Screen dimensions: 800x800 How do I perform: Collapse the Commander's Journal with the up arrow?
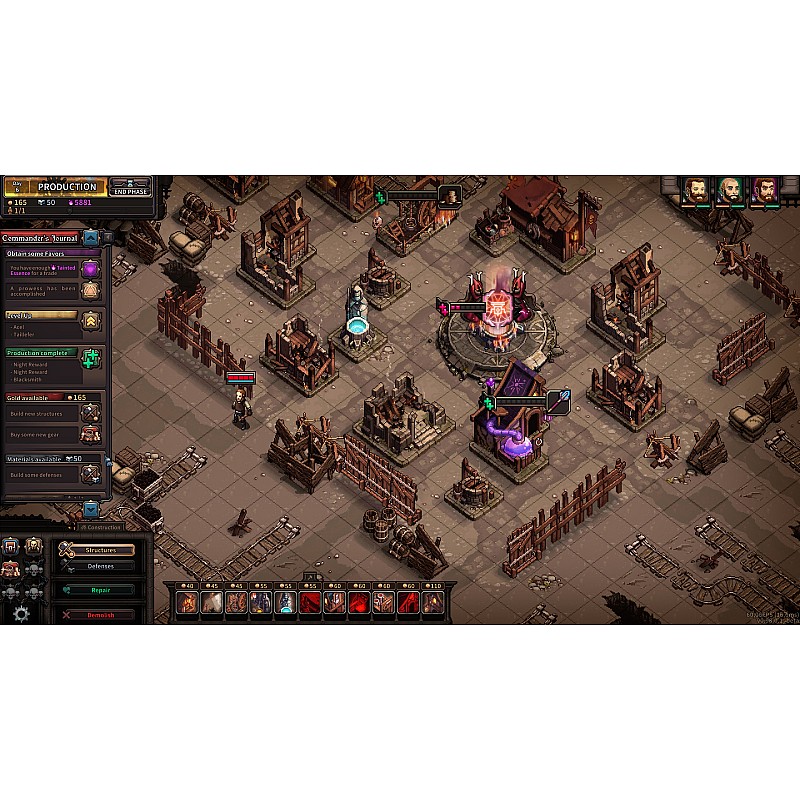tap(91, 238)
